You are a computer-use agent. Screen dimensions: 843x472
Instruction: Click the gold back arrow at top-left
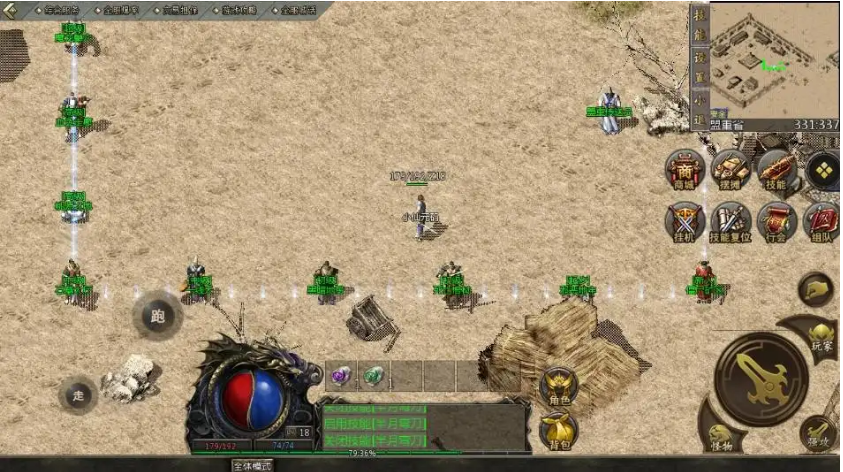pos(11,10)
